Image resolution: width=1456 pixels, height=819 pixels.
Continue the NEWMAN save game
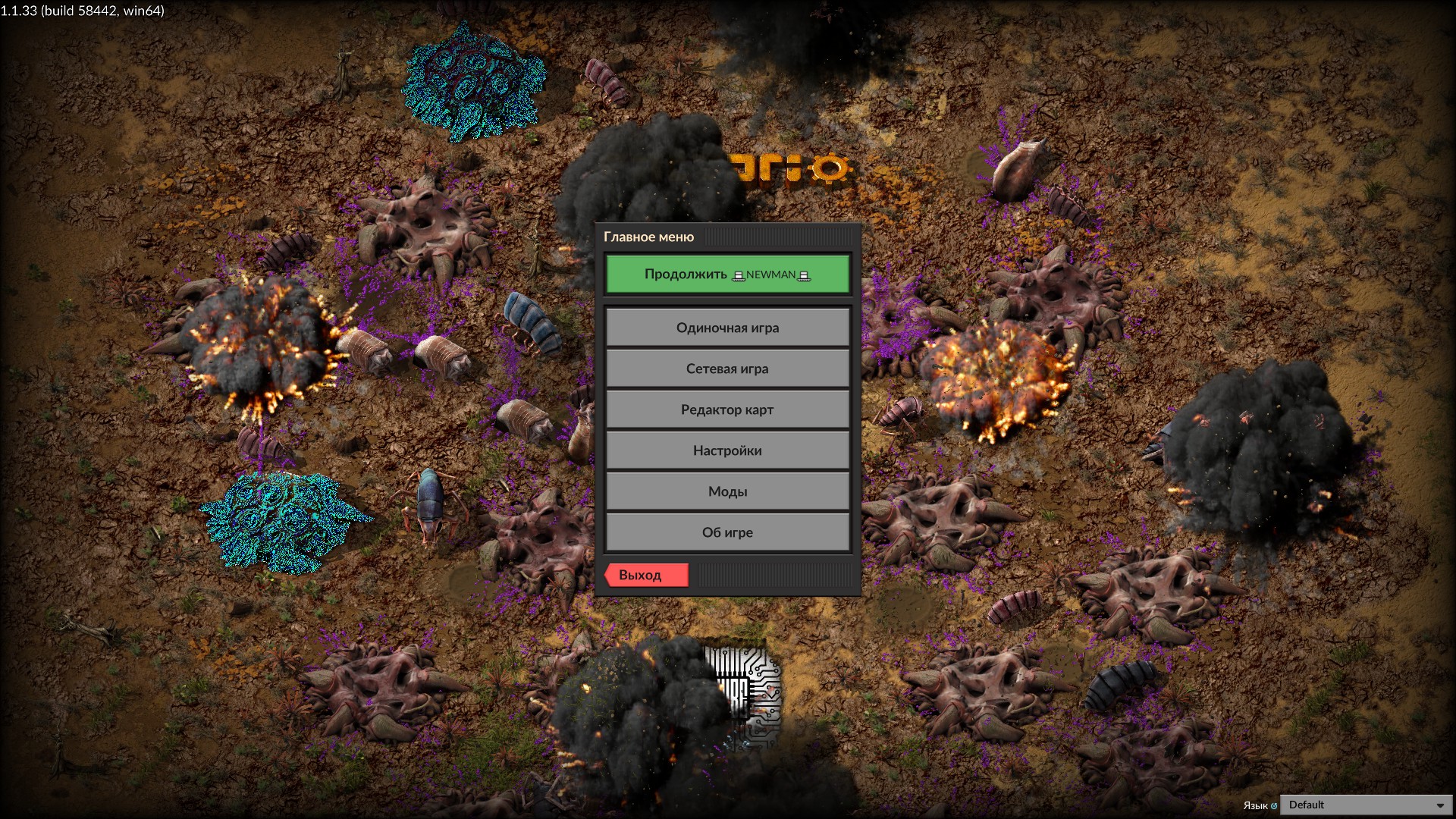(x=727, y=275)
